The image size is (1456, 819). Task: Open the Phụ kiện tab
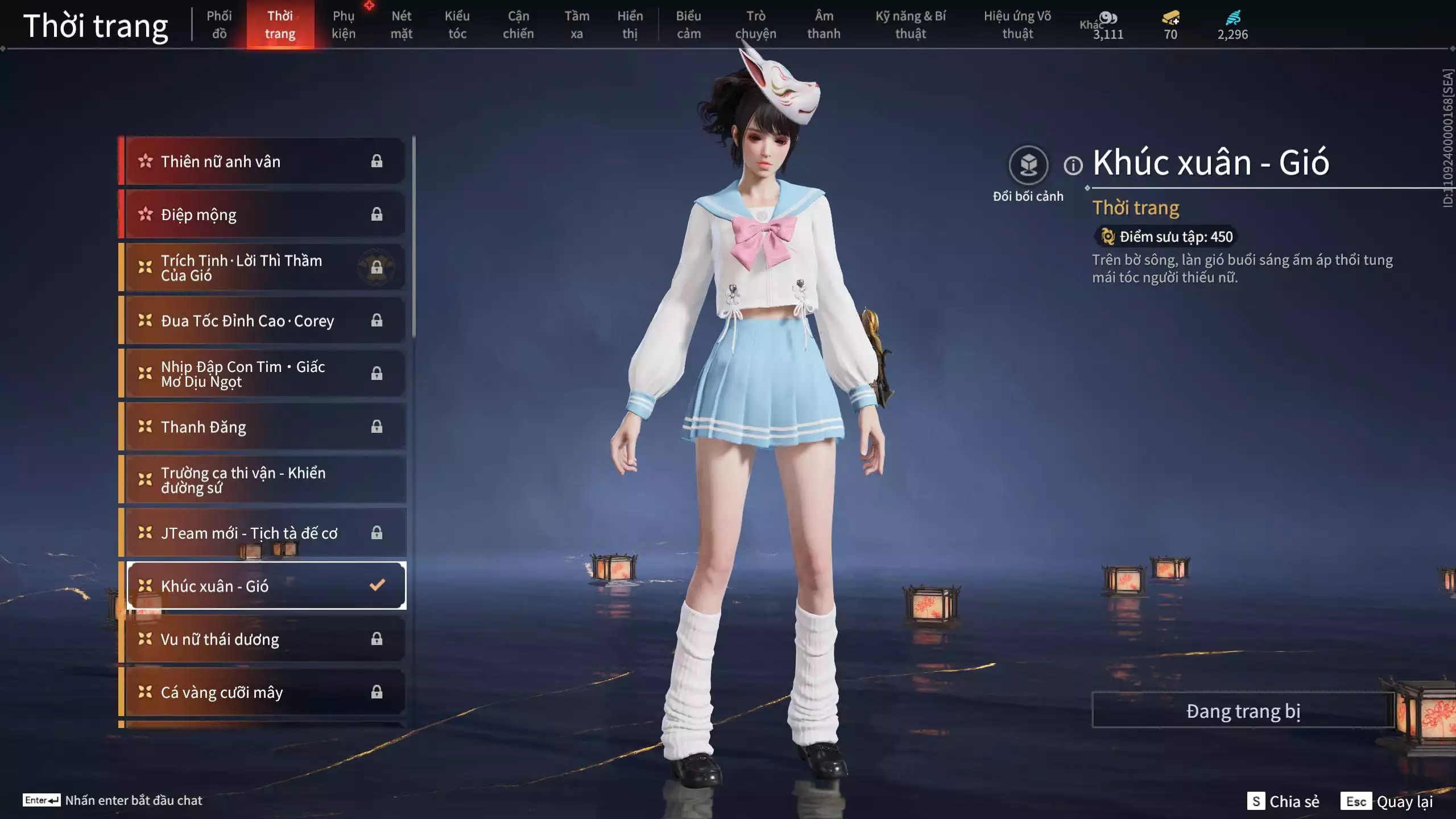pyautogui.click(x=344, y=24)
